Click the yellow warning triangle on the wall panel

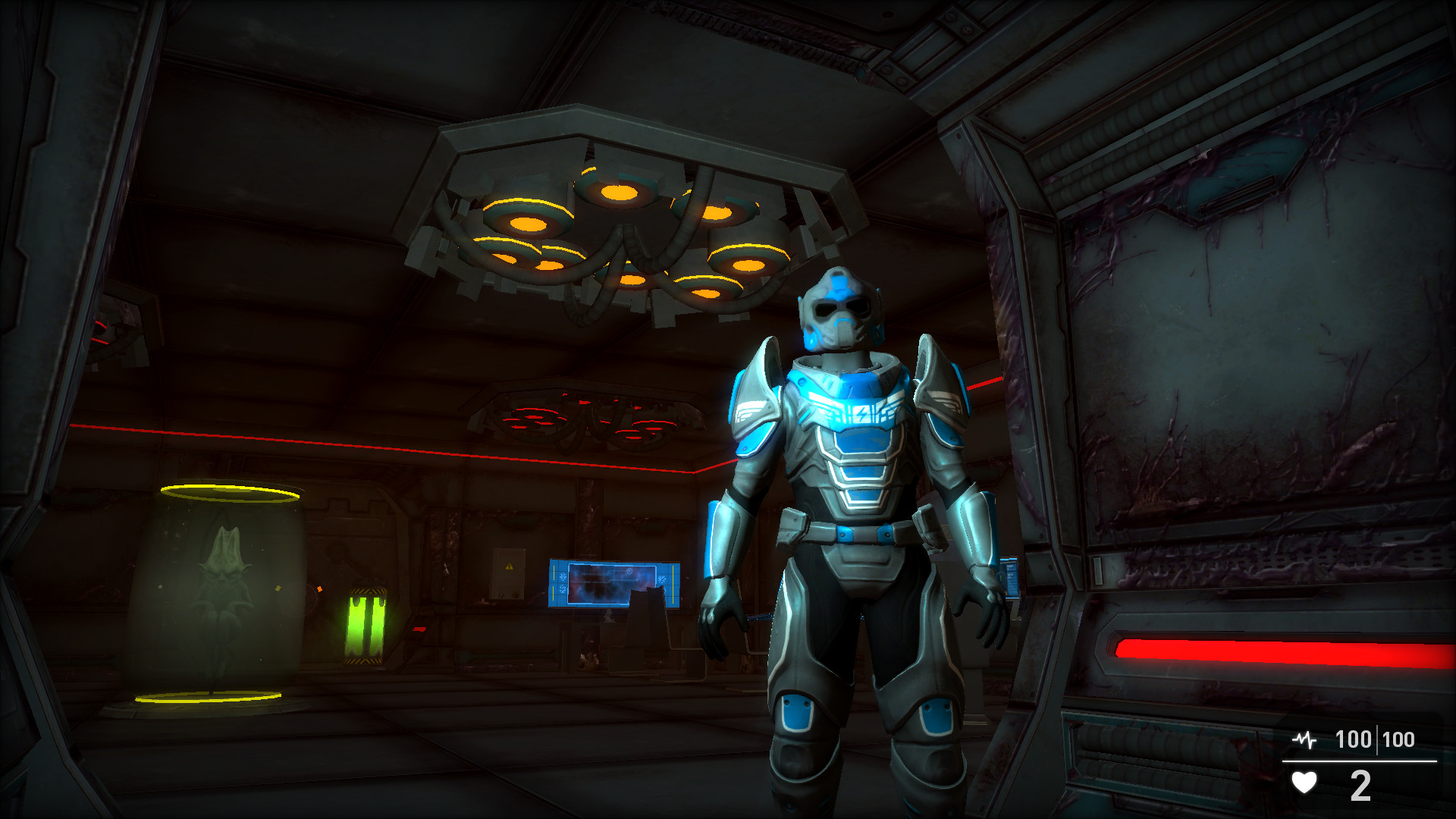tap(509, 566)
